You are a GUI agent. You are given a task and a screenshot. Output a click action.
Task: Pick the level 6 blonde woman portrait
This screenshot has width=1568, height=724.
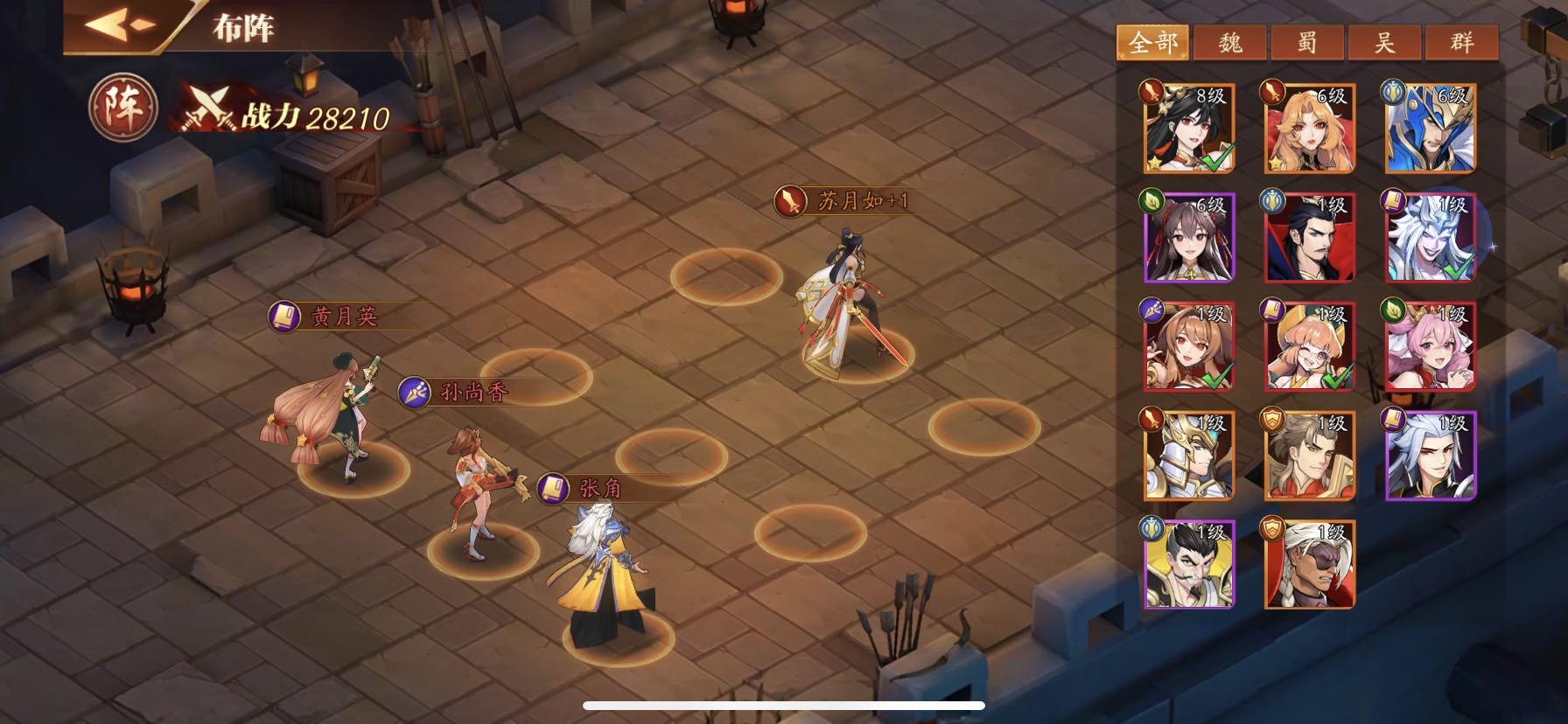pyautogui.click(x=1310, y=129)
